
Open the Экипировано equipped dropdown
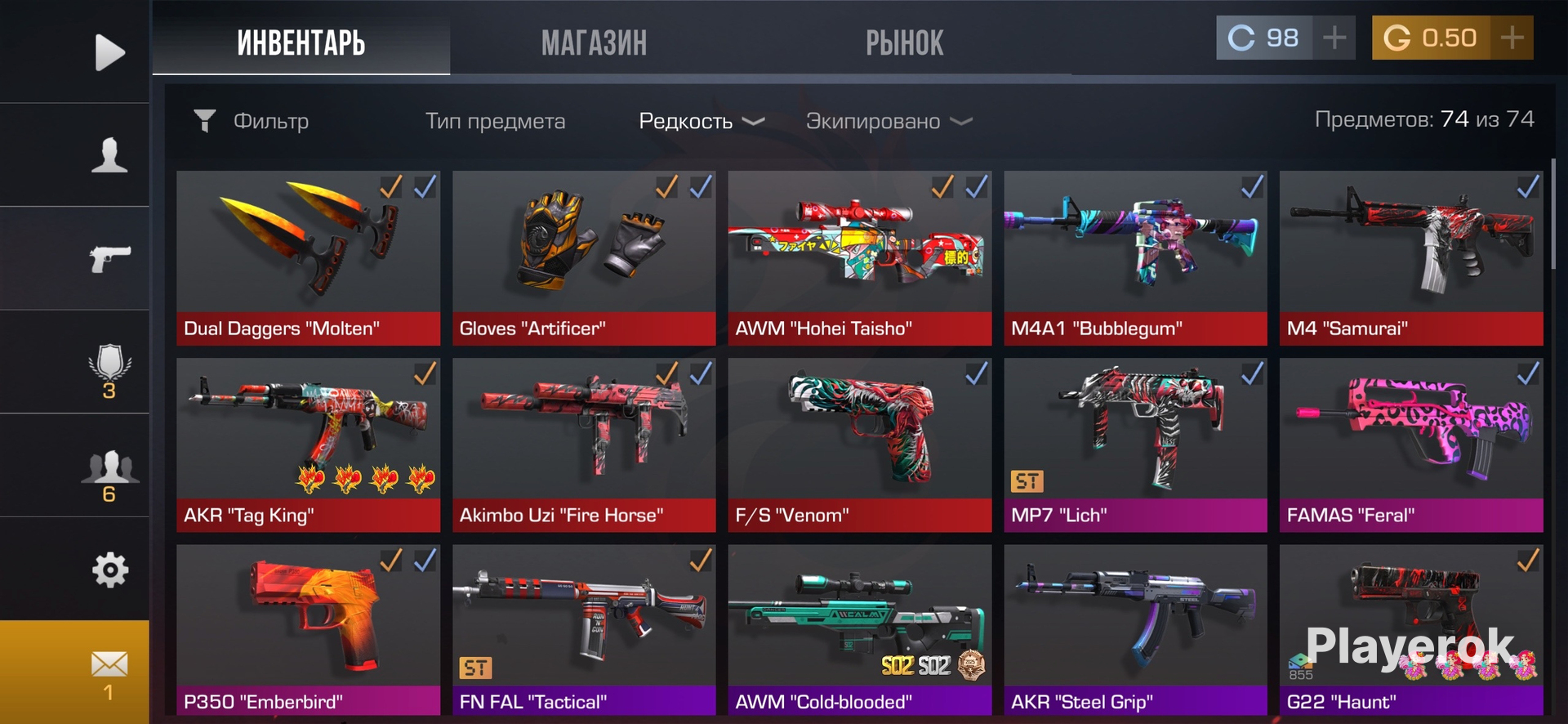tap(889, 121)
